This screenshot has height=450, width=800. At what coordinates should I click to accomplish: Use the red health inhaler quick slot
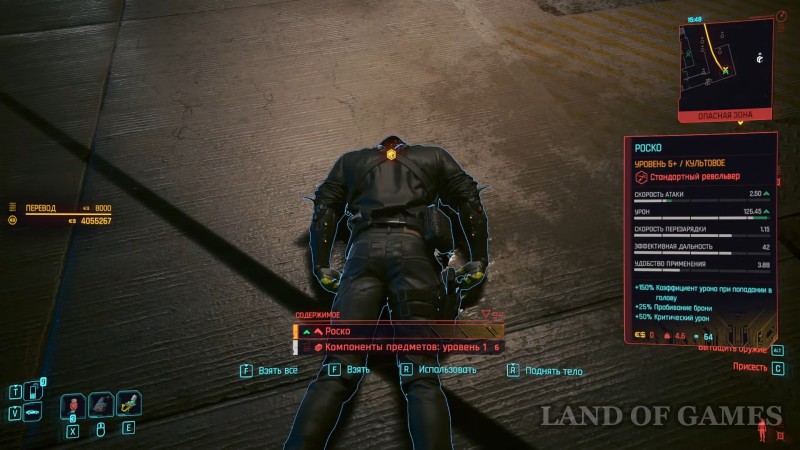(x=73, y=405)
